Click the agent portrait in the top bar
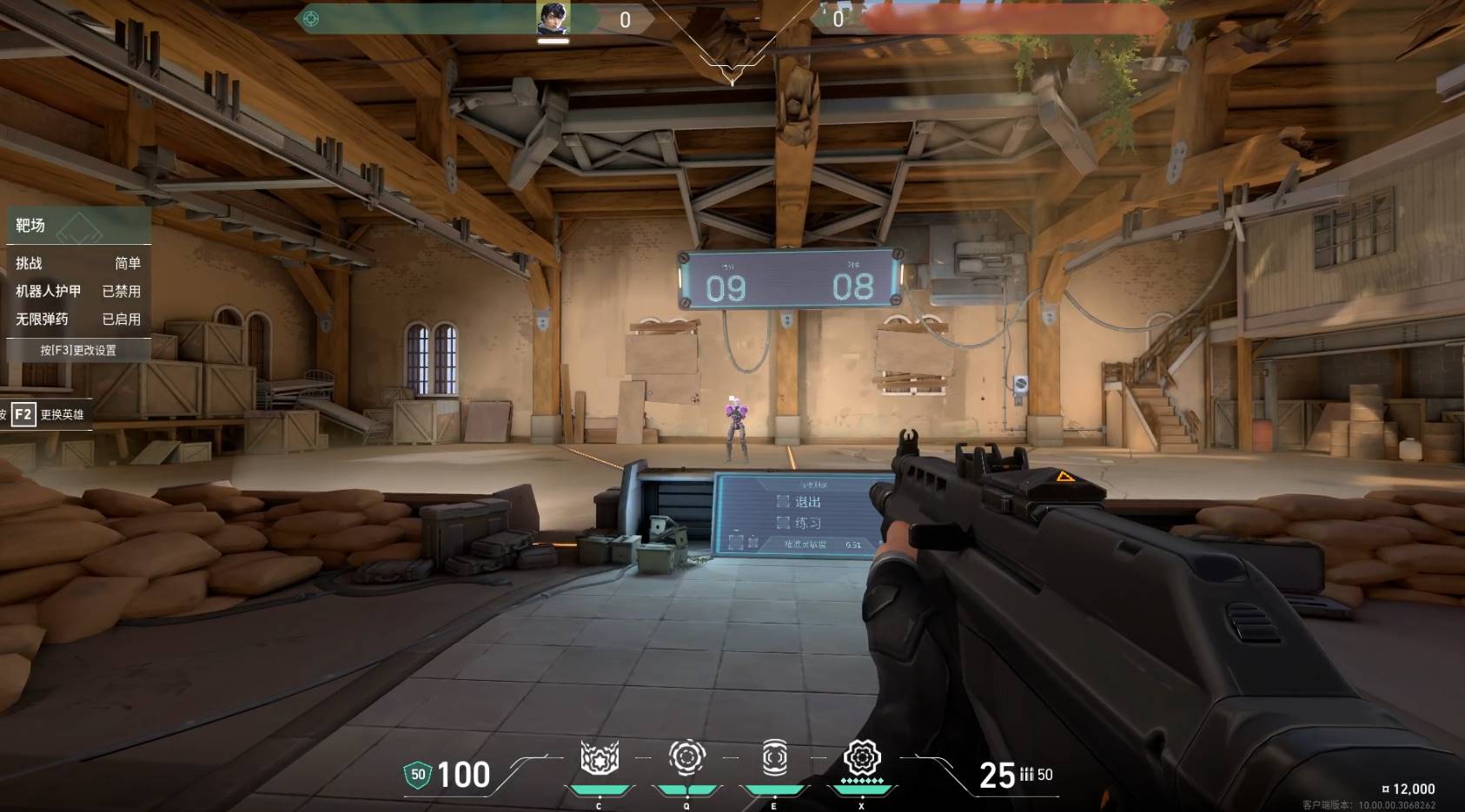The height and width of the screenshot is (812, 1465). 553,18
